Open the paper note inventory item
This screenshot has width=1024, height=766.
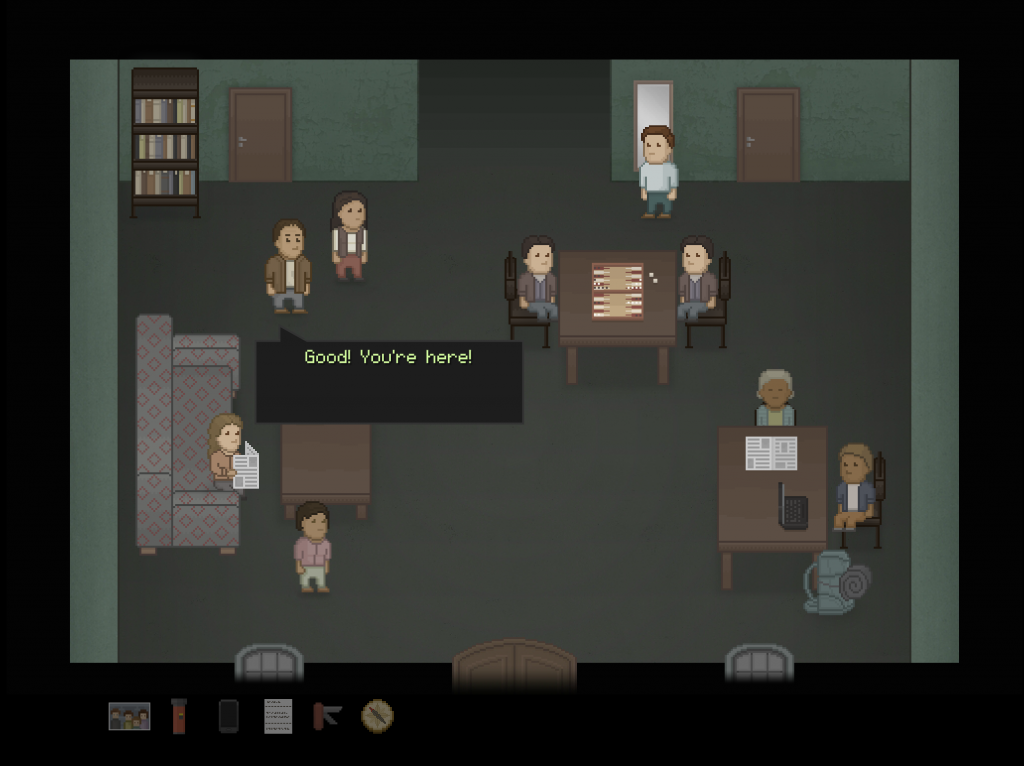[278, 716]
